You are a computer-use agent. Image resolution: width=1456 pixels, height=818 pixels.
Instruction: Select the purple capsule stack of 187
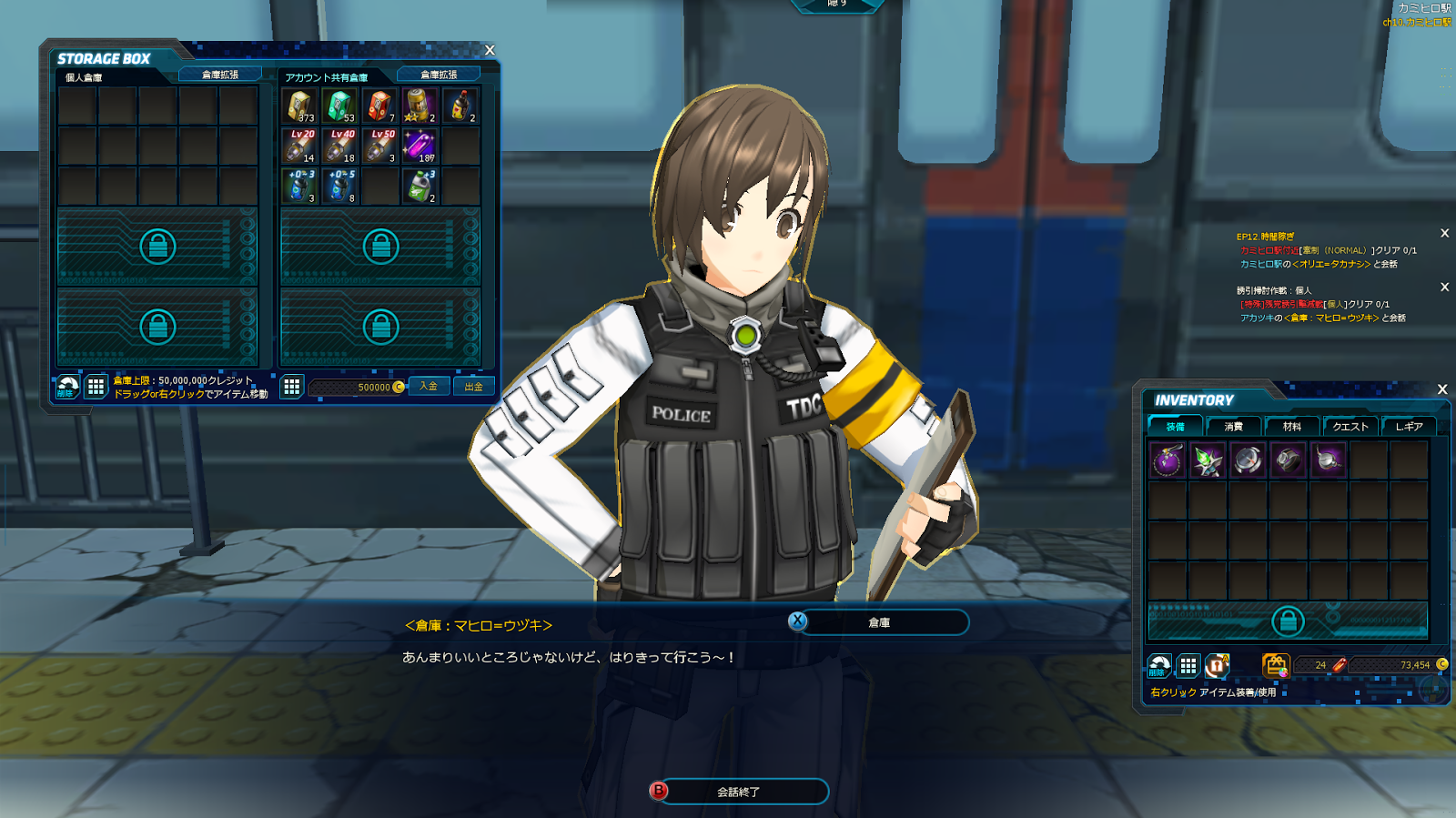click(420, 146)
